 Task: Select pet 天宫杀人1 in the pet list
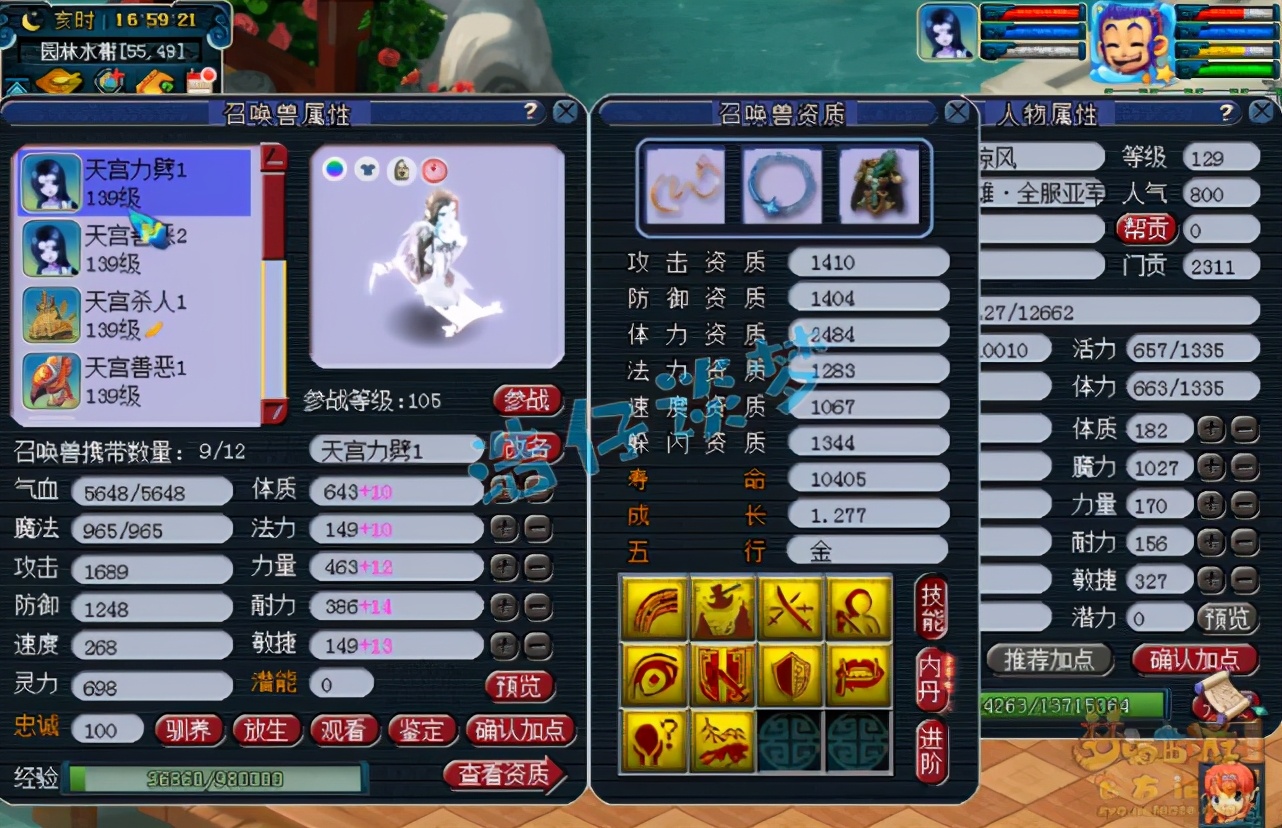click(135, 313)
